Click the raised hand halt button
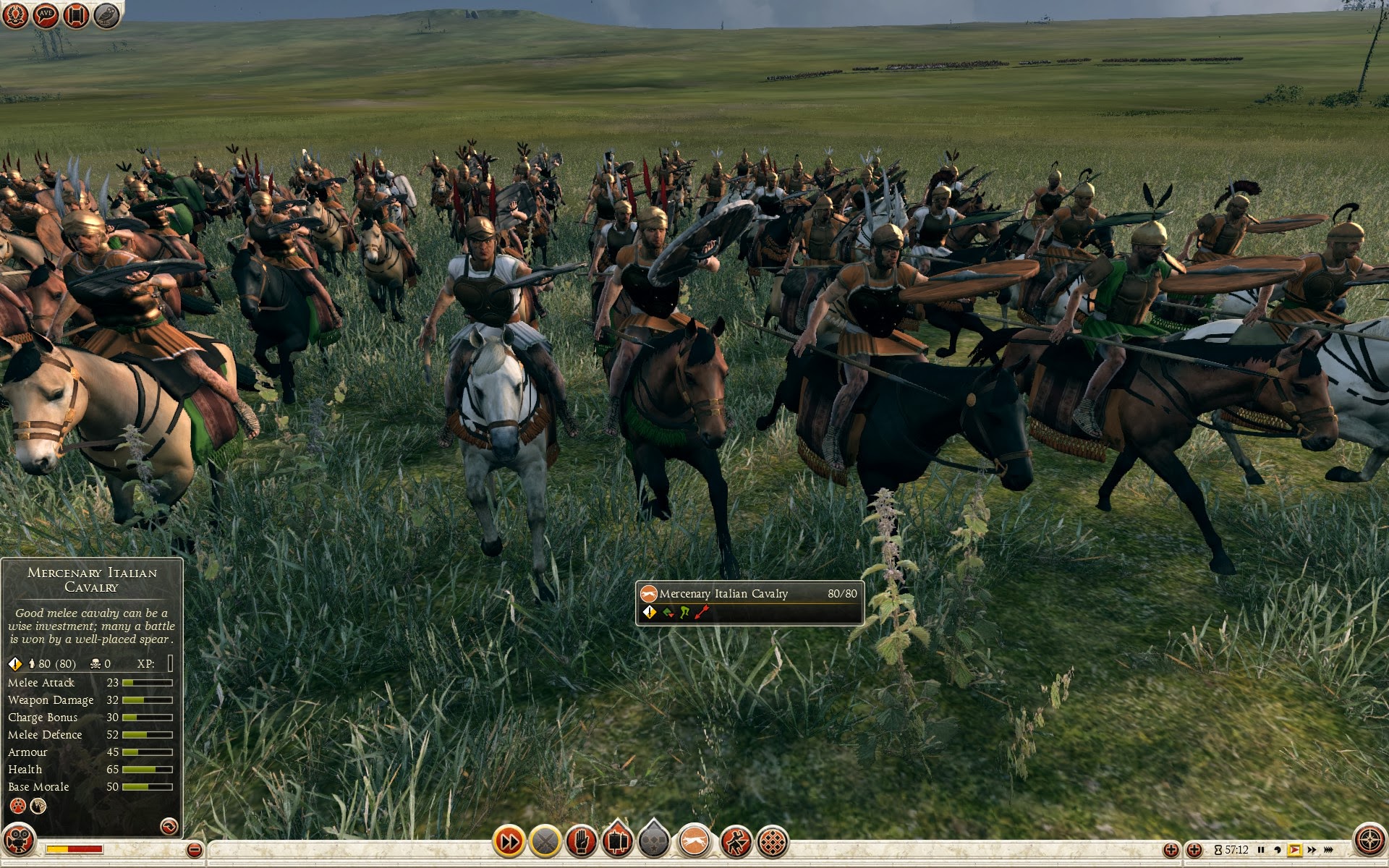The height and width of the screenshot is (868, 1389). [581, 841]
